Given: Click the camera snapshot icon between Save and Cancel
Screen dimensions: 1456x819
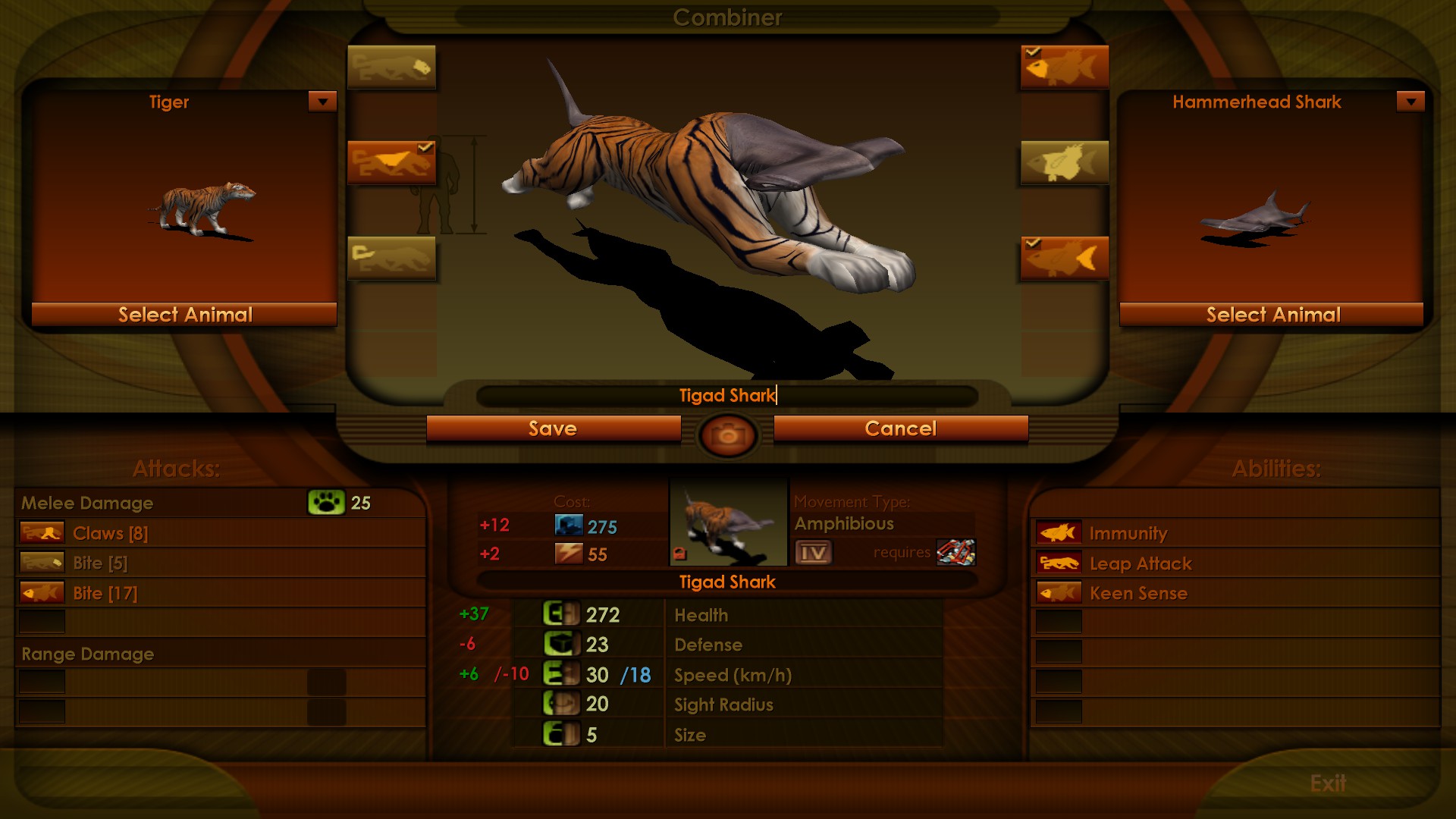Looking at the screenshot, I should pos(727,432).
